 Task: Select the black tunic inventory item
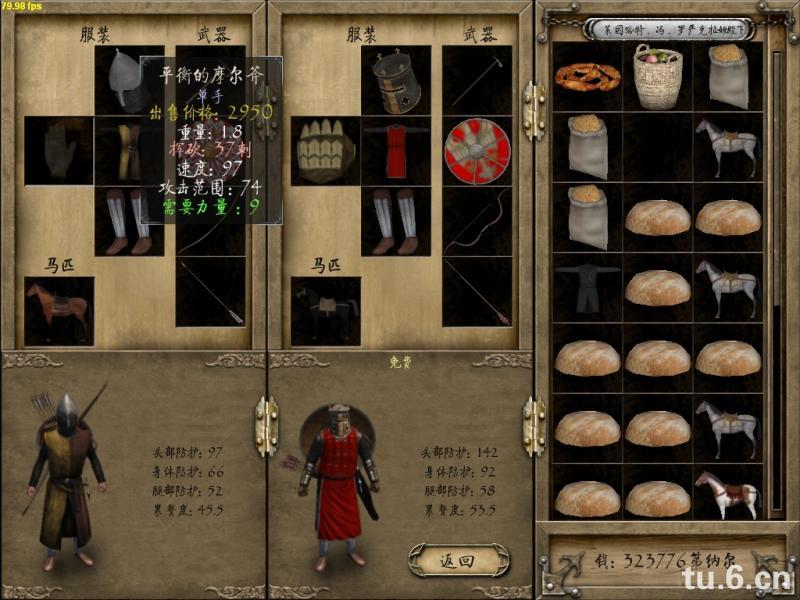[588, 287]
